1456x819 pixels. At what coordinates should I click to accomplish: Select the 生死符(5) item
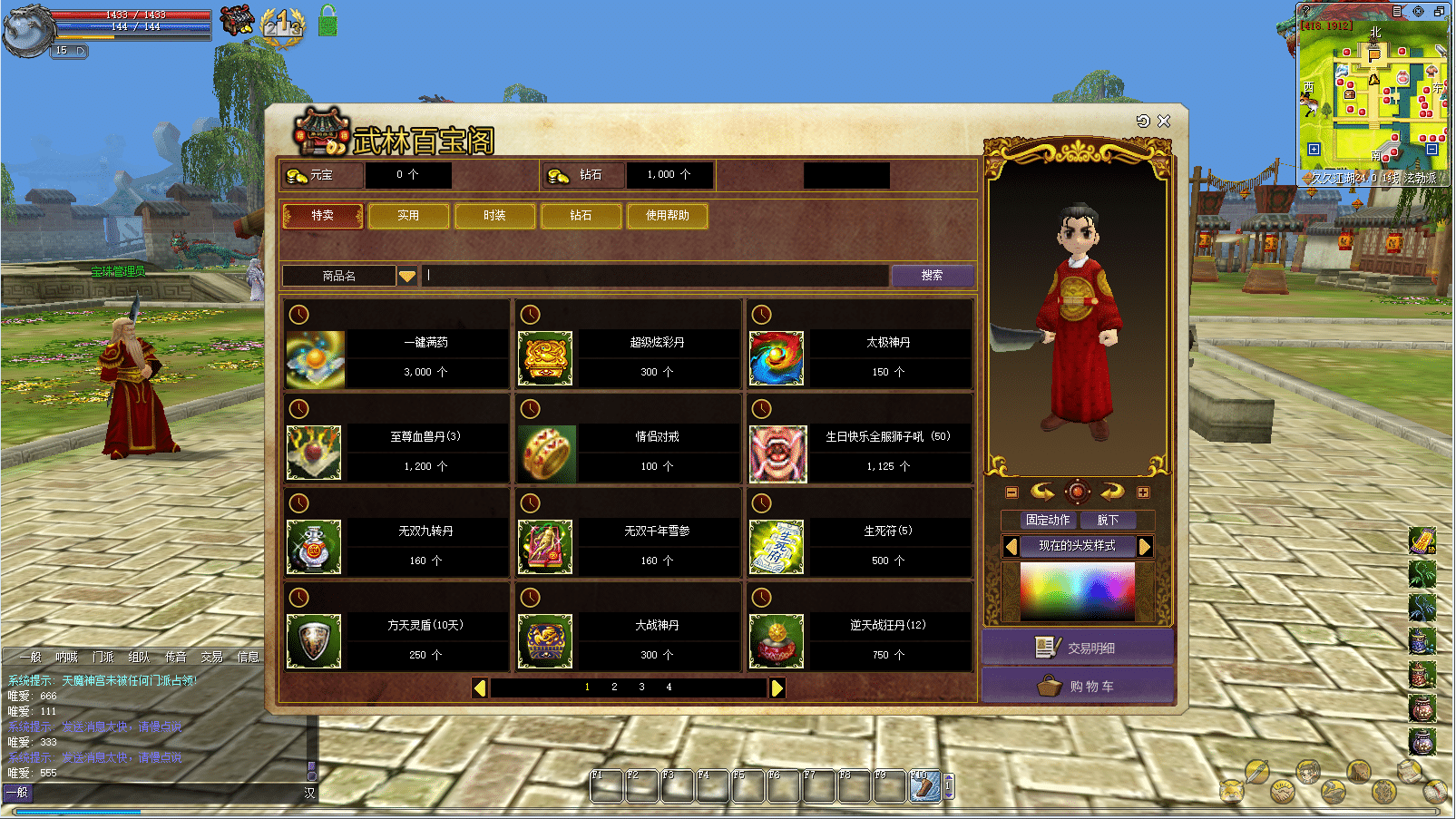(x=777, y=548)
